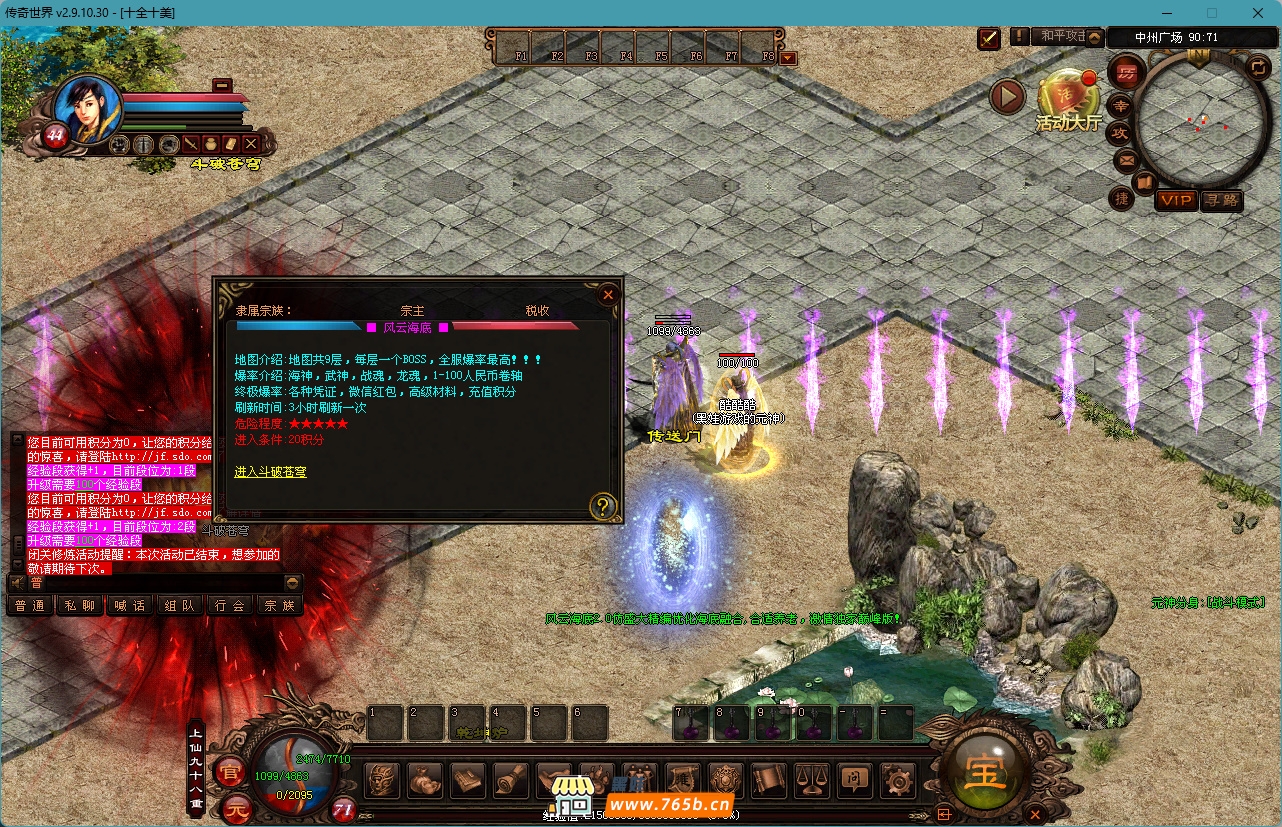
Task: Activate 寻路 pathfinding button
Action: (x=1221, y=200)
